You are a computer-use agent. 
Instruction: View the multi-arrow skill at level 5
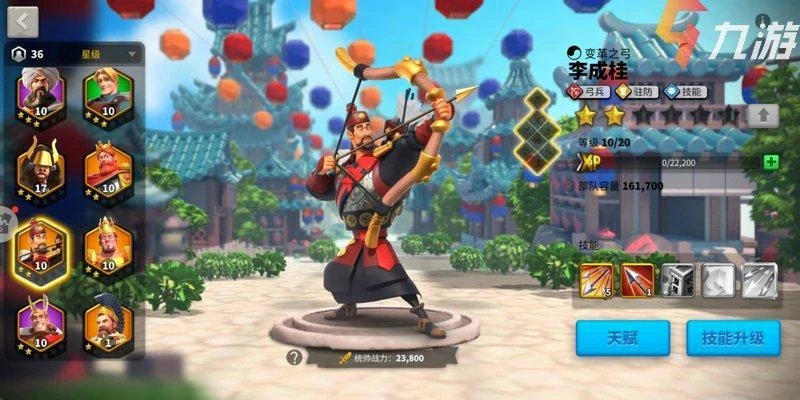(x=596, y=280)
